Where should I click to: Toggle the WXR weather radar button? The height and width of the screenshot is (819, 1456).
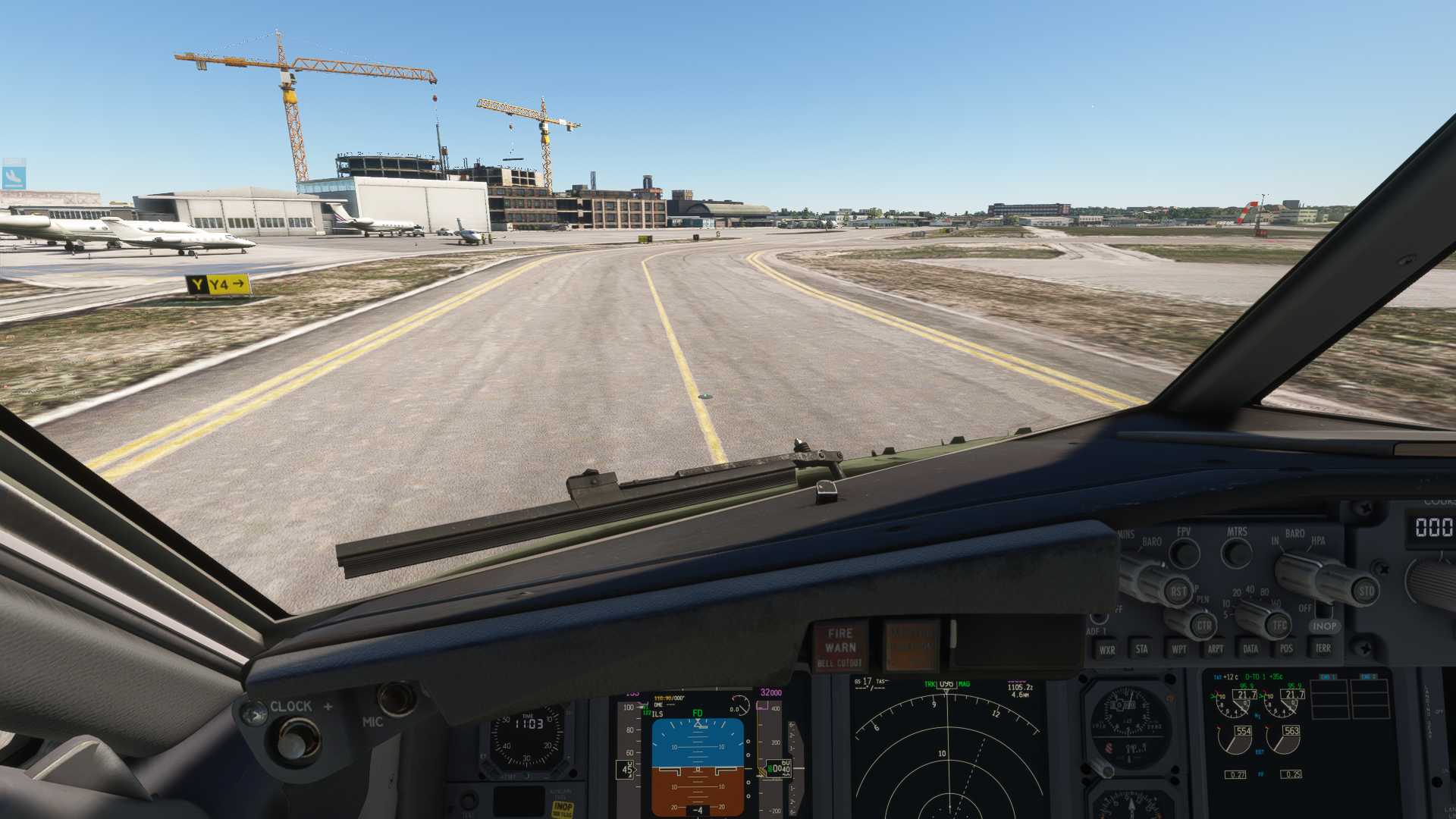(x=1107, y=650)
